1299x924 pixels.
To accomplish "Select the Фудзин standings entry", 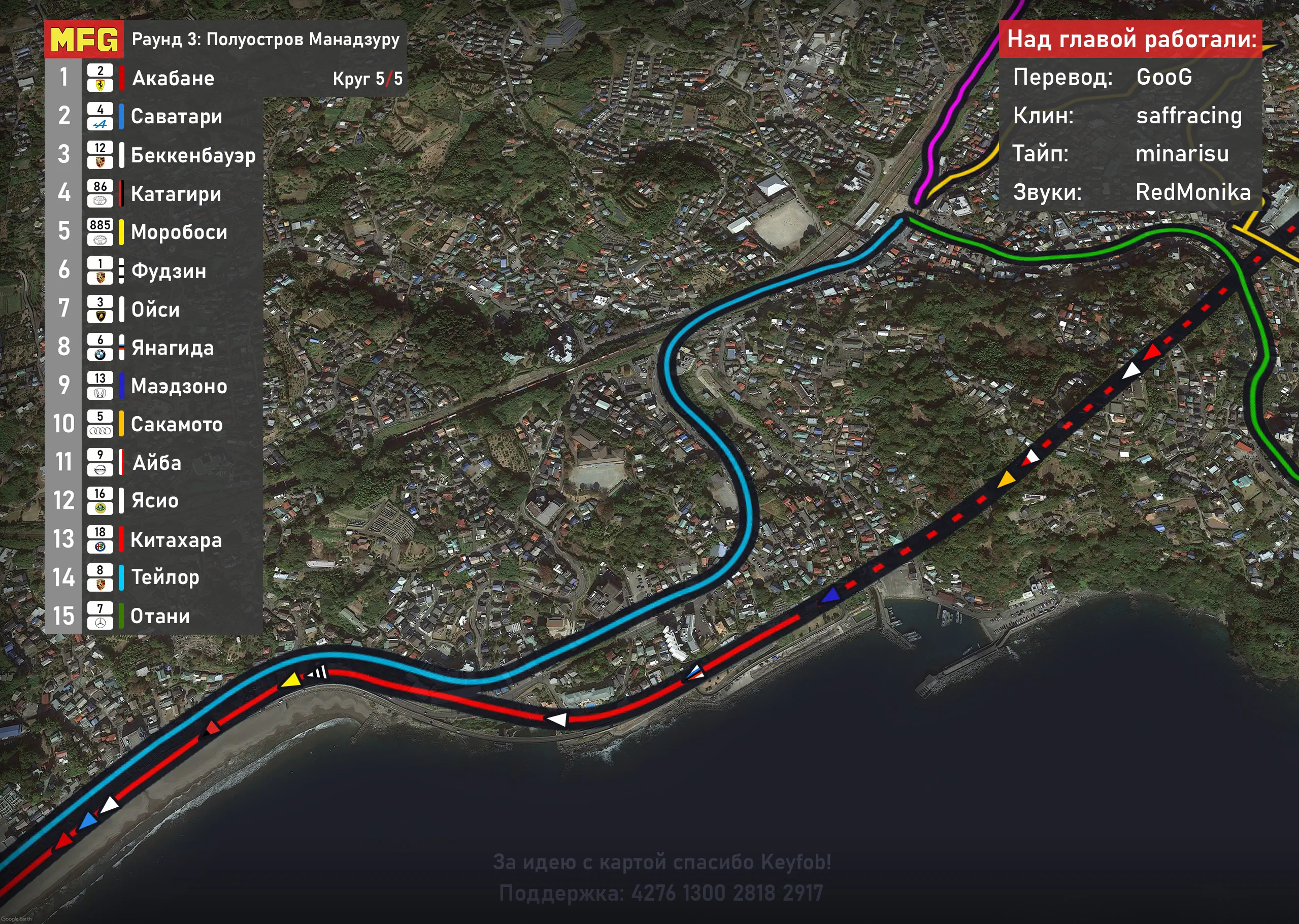I will tap(169, 271).
